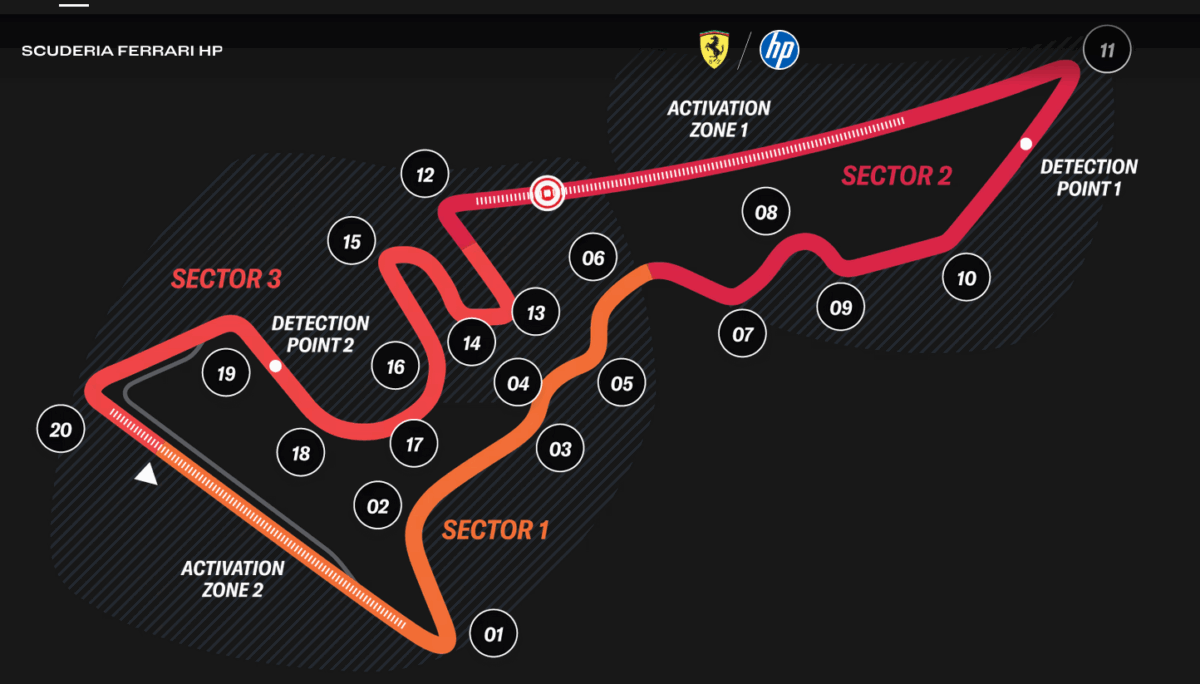Click the Detection Point 1 white dot
Viewport: 1200px width, 684px height.
tap(1025, 144)
